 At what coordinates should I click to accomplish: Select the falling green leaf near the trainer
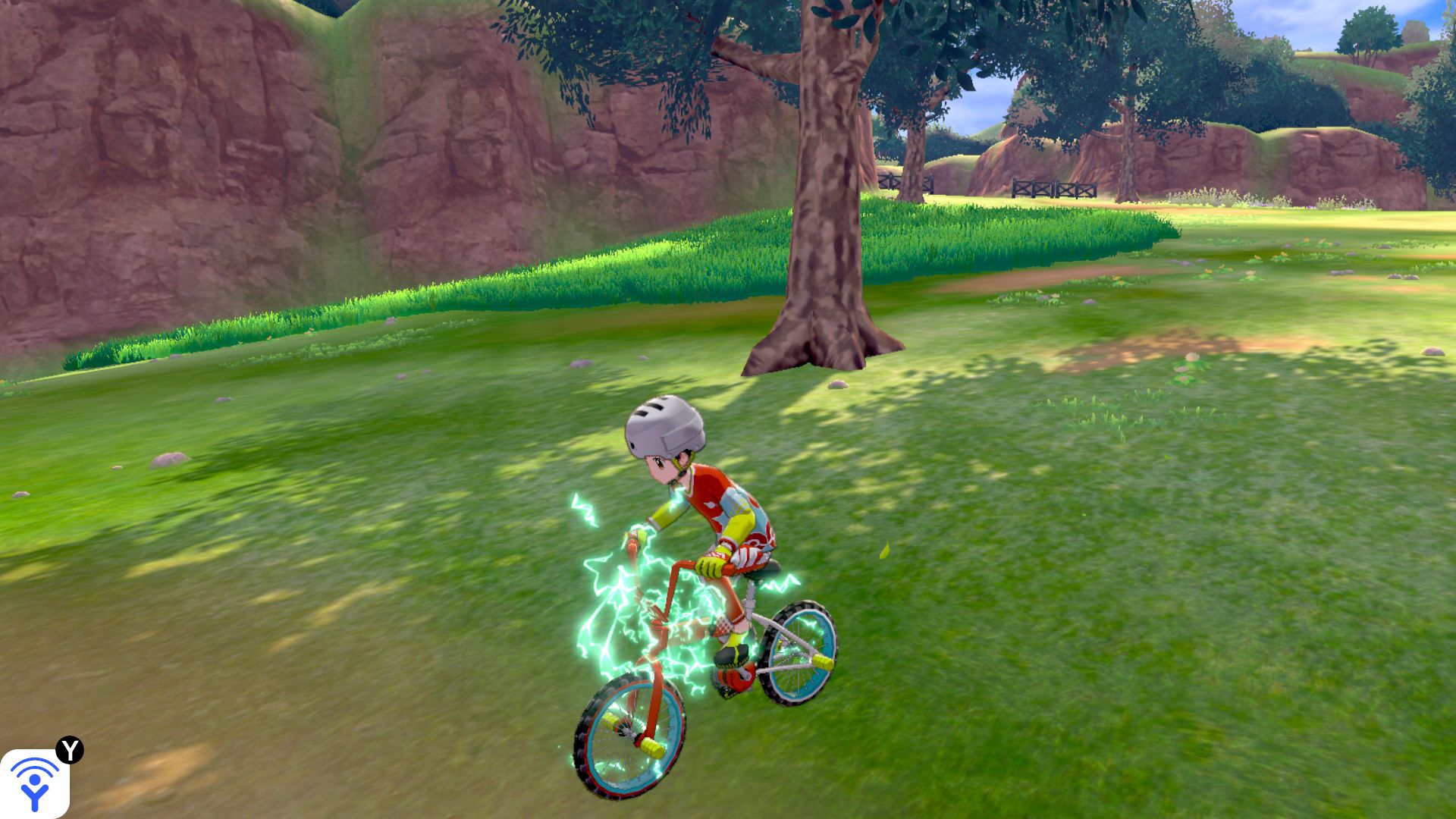point(885,550)
